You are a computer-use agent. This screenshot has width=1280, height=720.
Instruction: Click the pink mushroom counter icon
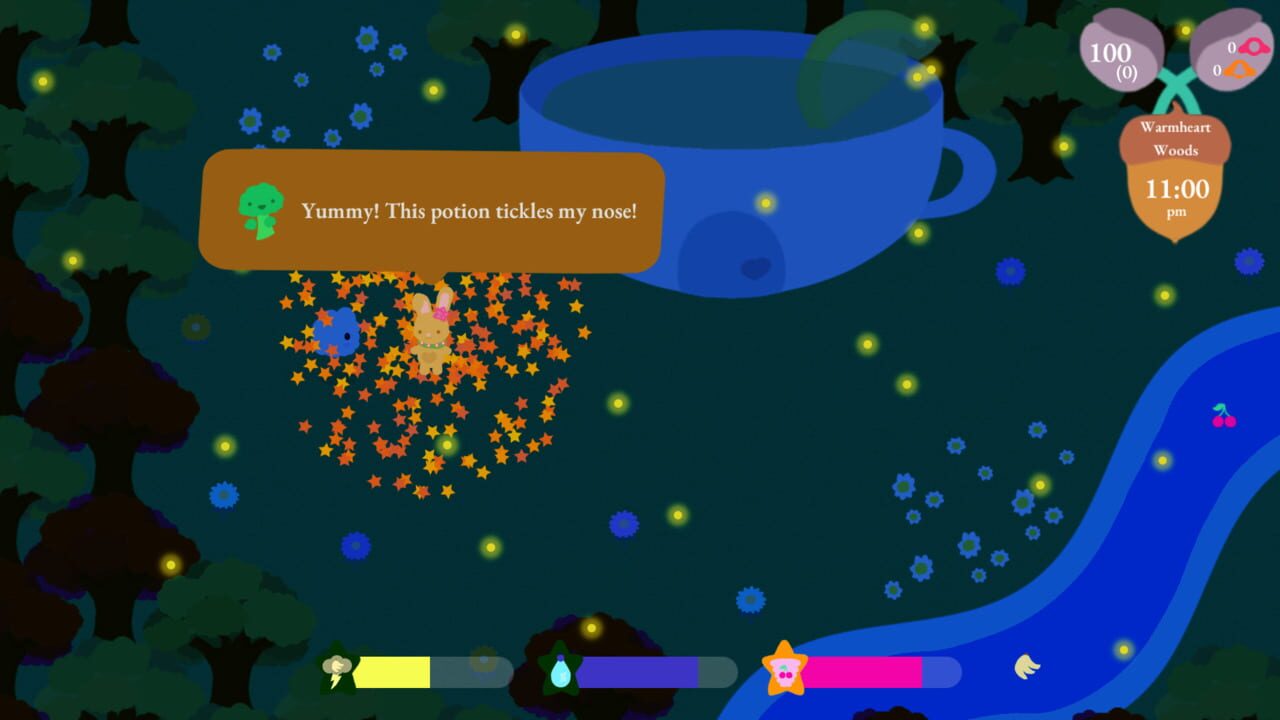pyautogui.click(x=1253, y=47)
